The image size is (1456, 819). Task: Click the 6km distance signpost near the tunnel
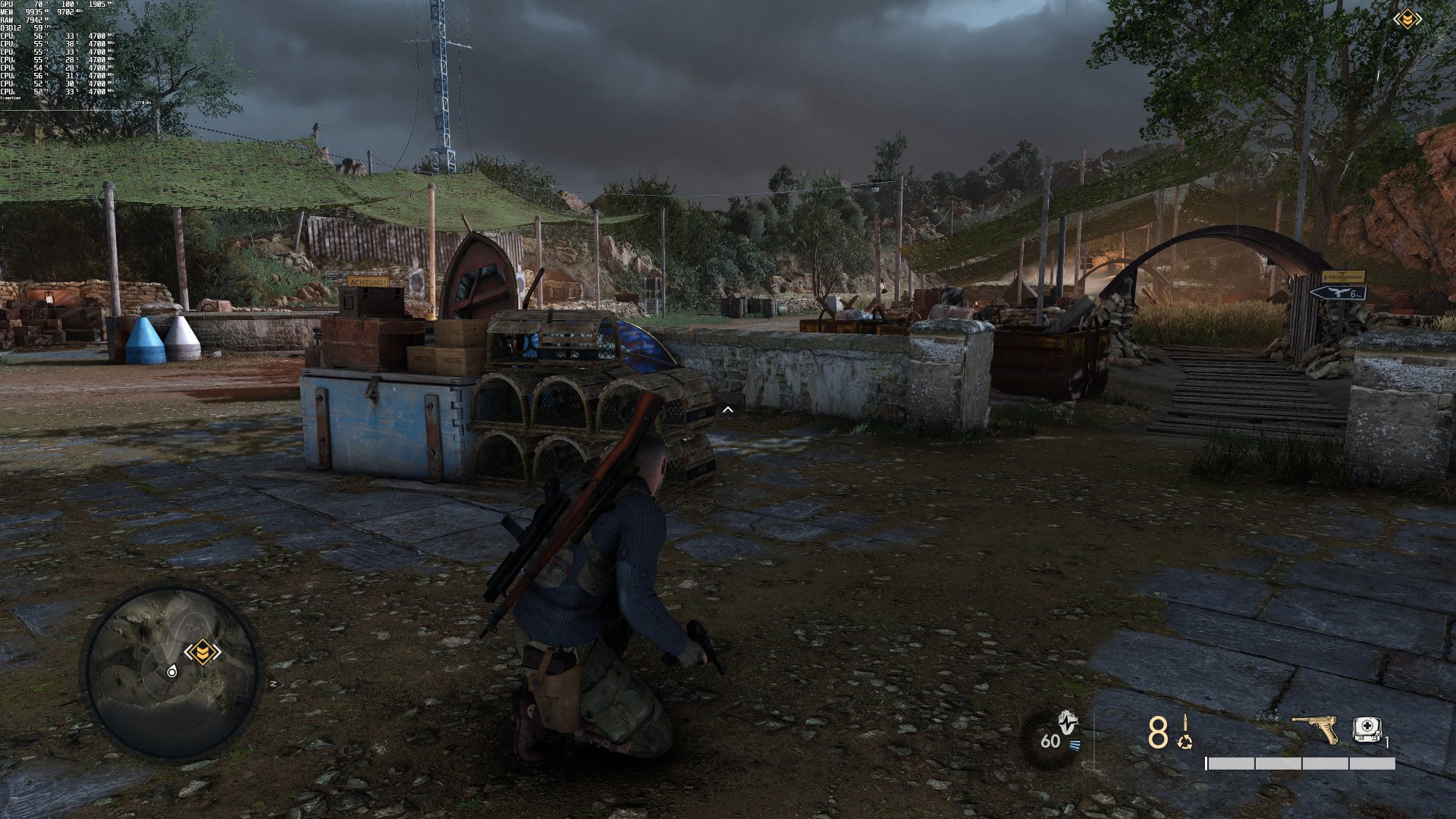[x=1353, y=293]
